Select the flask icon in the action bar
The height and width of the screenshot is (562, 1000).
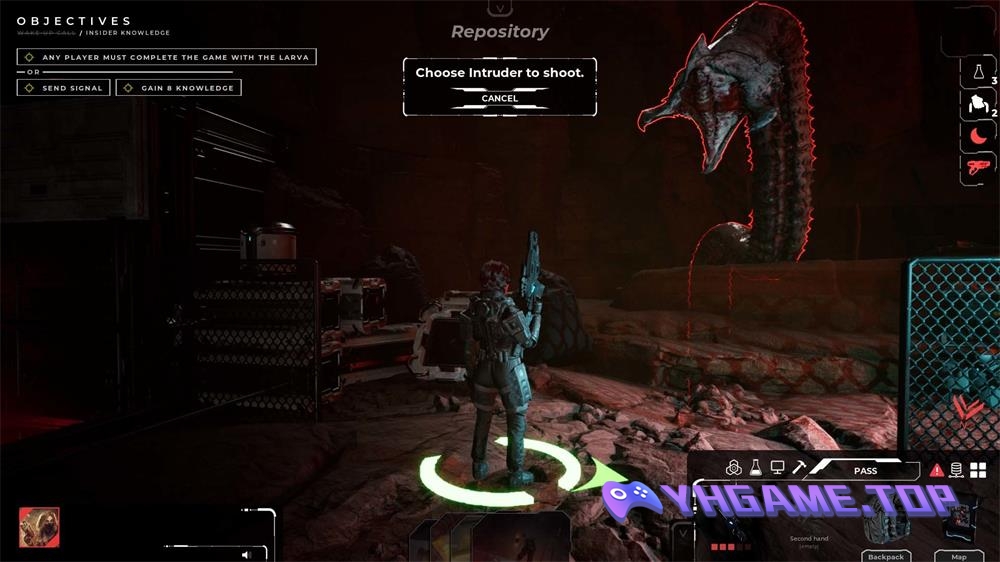coord(755,468)
